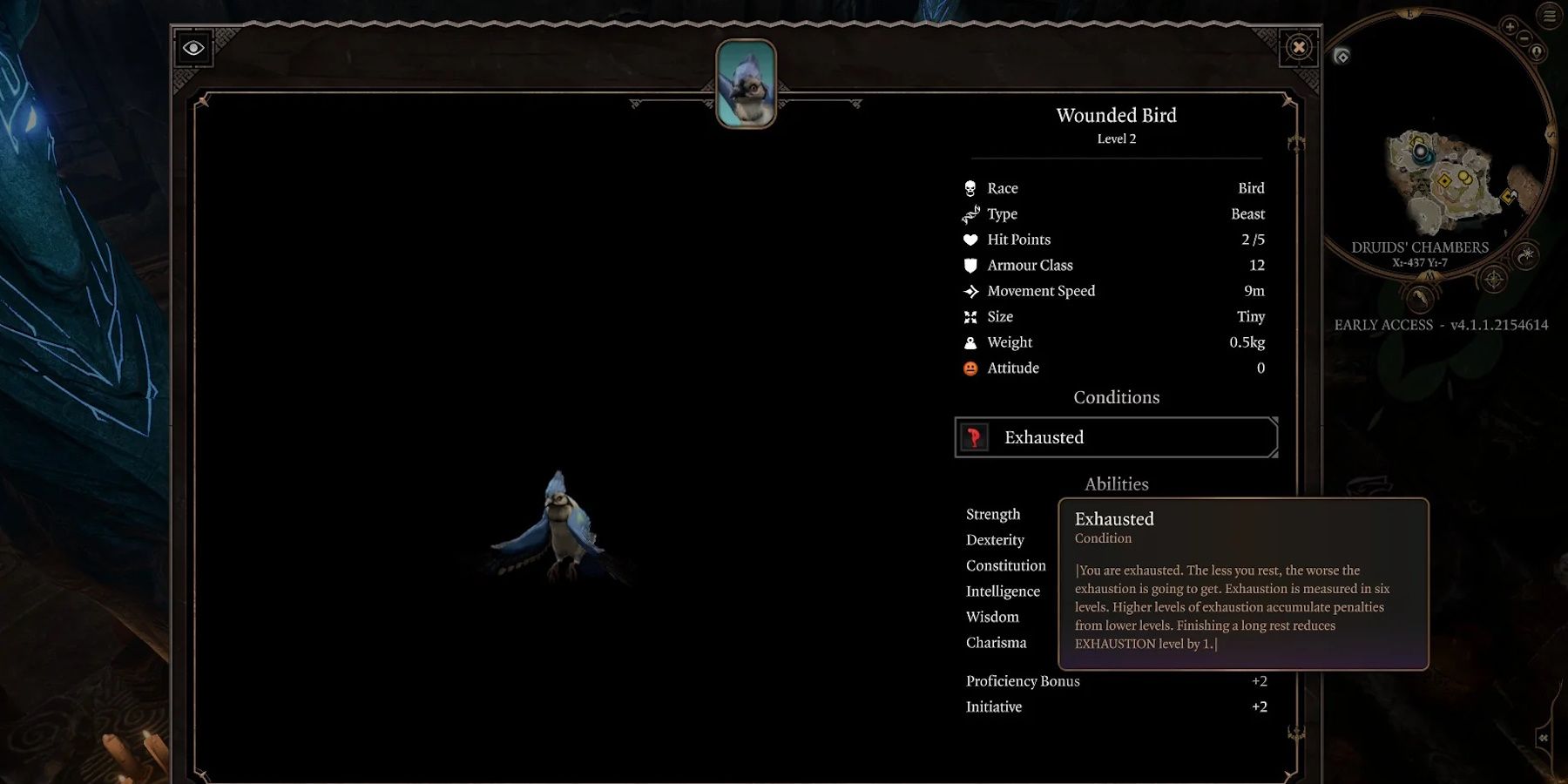This screenshot has height=784, width=1568.
Task: Click the orange Attitude face icon
Action: pos(970,368)
